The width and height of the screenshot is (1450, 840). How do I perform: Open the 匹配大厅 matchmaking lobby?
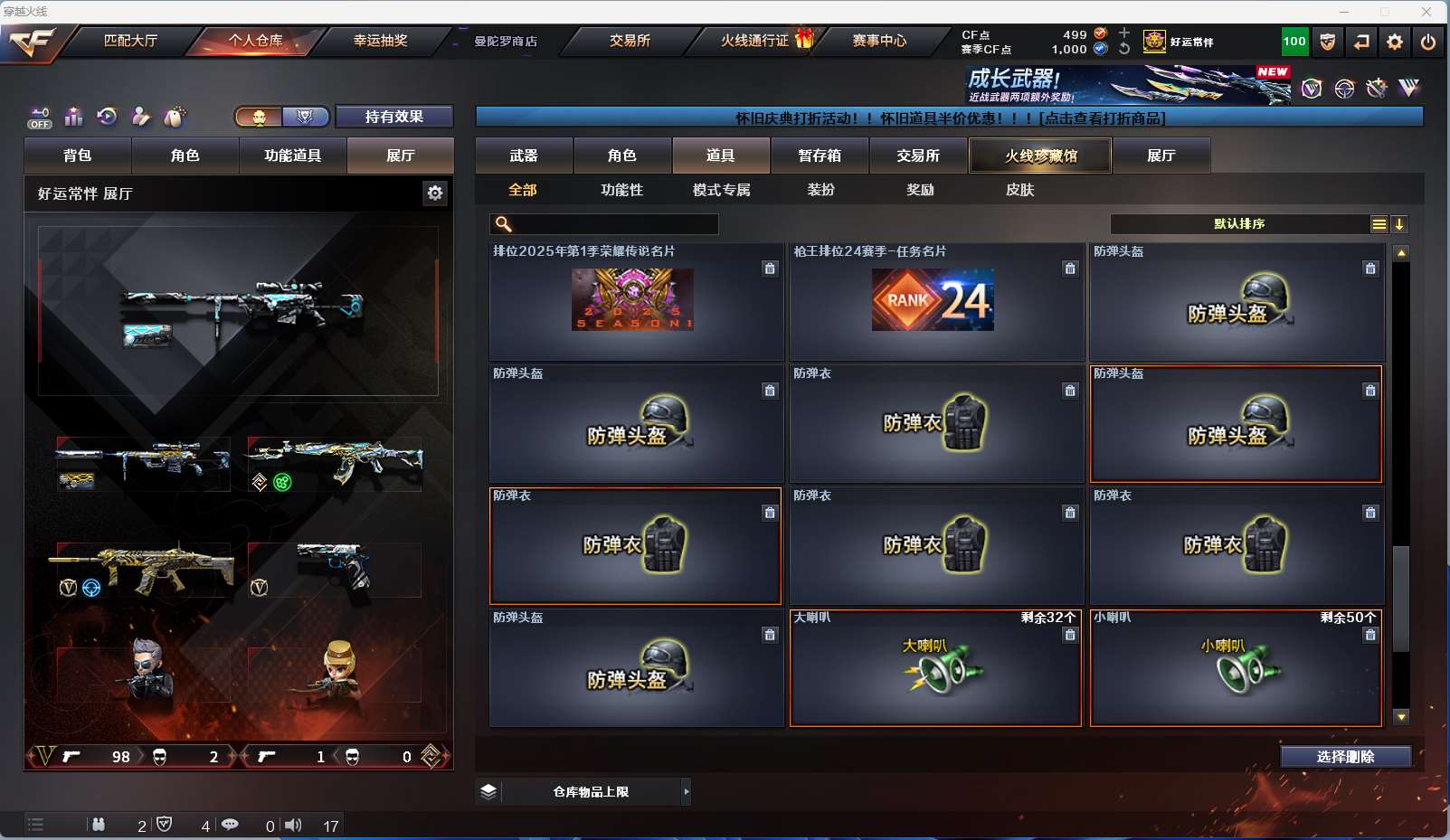130,41
